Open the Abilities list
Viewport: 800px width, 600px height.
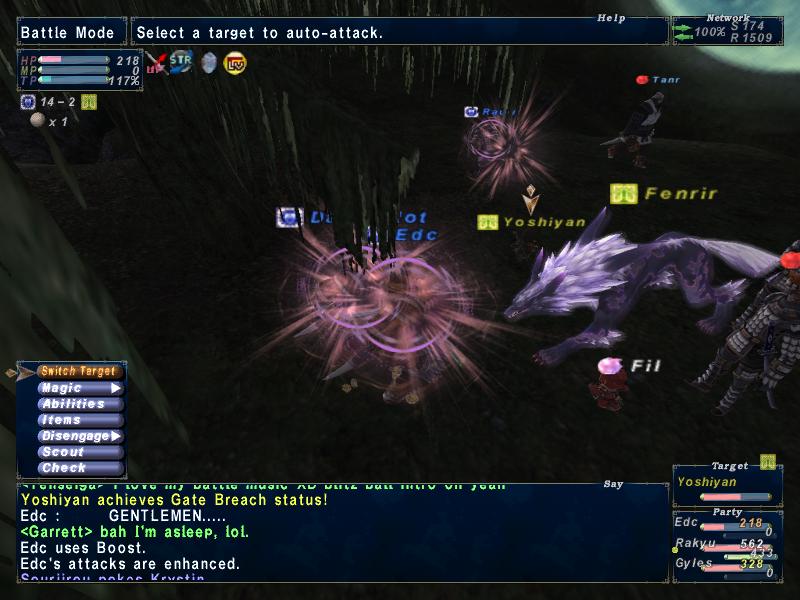[79, 404]
